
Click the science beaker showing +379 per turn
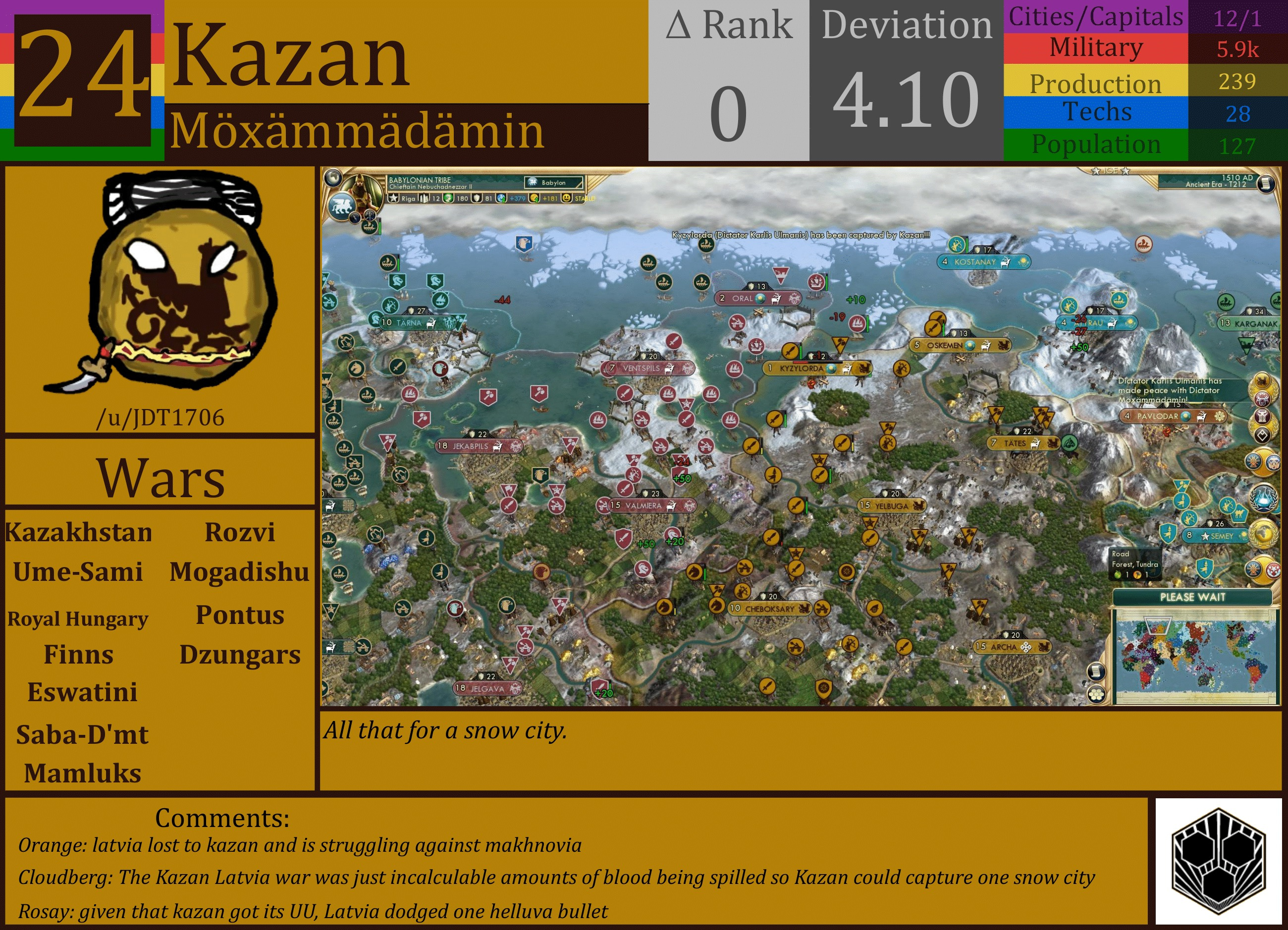coord(500,199)
